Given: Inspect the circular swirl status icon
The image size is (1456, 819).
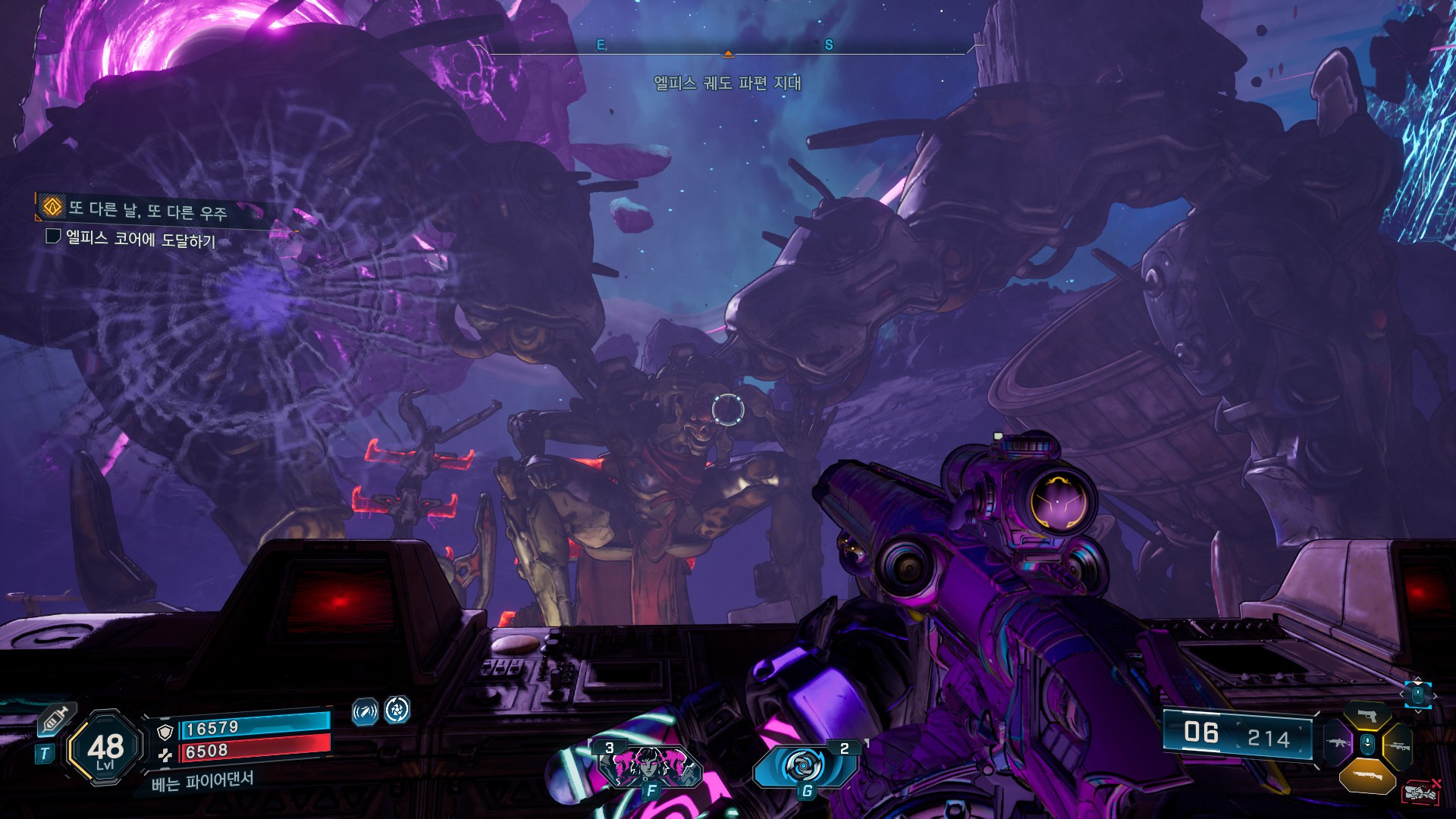Looking at the screenshot, I should [x=397, y=711].
